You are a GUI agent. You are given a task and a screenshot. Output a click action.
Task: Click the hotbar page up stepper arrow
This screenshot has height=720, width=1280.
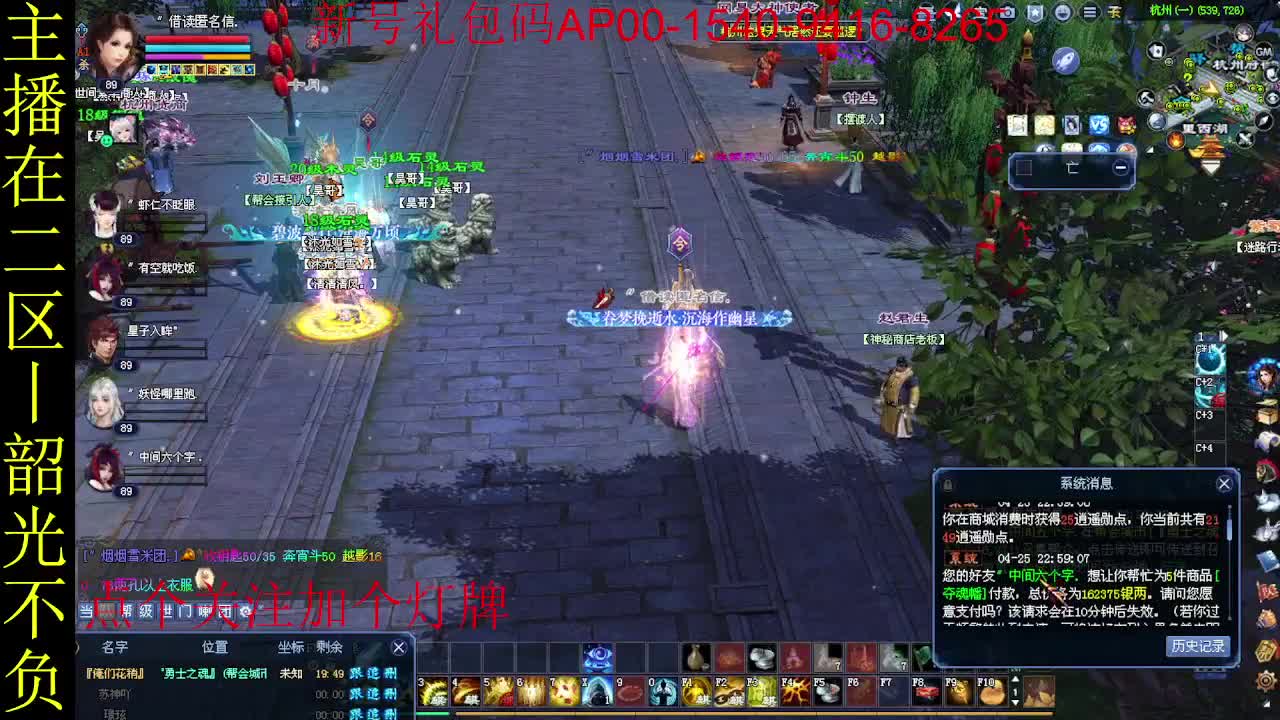click(1015, 678)
